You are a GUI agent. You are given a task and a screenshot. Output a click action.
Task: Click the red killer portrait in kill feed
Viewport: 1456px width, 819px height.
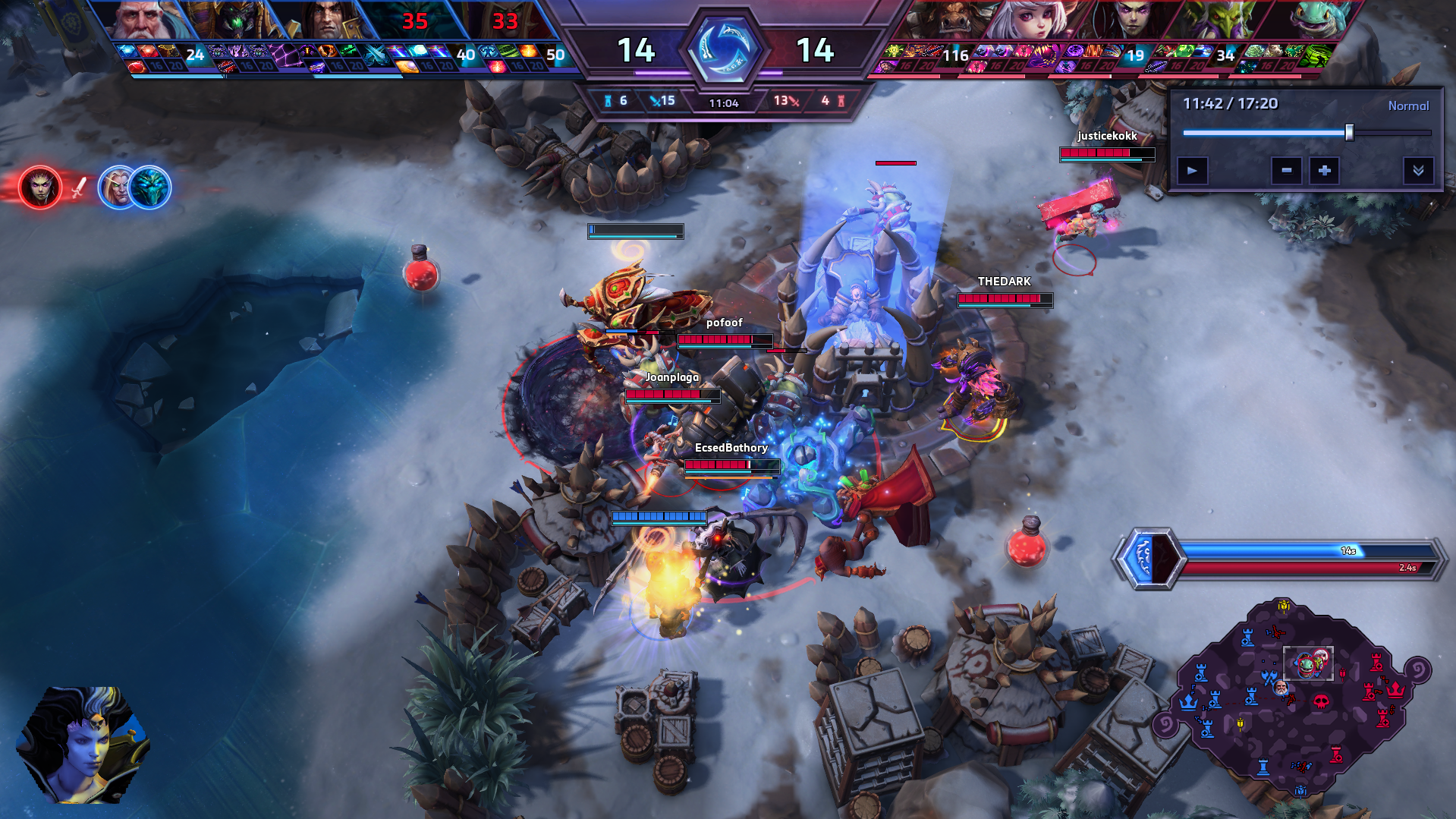click(40, 187)
